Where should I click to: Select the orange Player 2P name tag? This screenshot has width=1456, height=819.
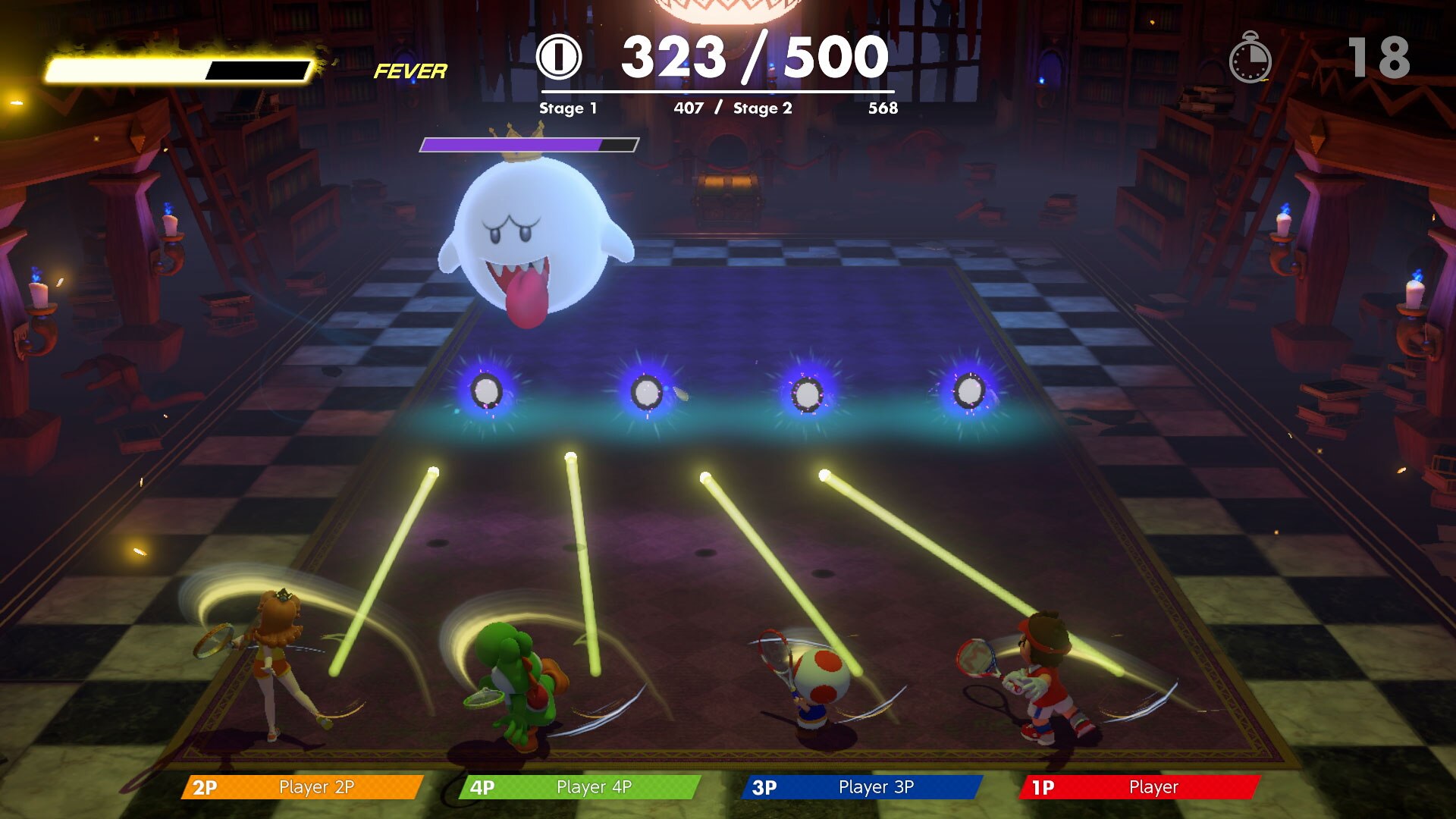[x=302, y=787]
